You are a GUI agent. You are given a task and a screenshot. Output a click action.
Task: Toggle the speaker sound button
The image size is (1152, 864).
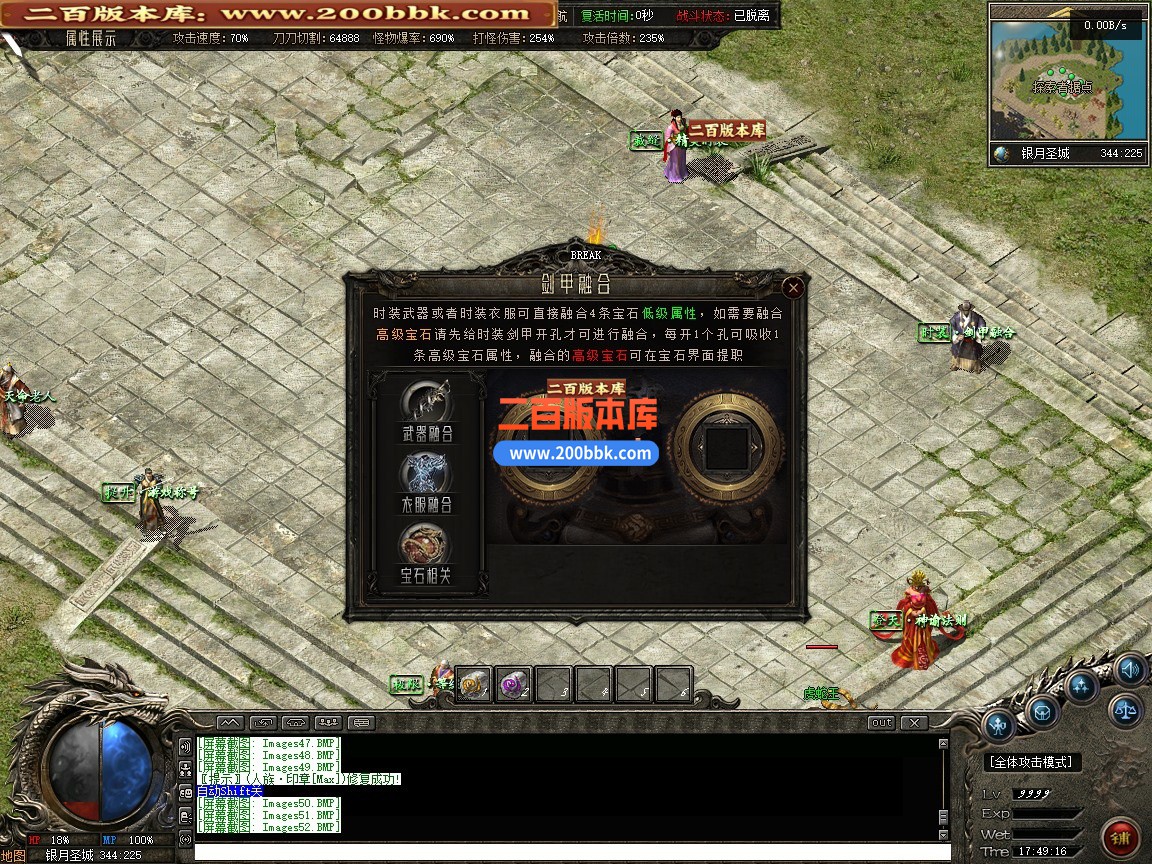point(1130,670)
